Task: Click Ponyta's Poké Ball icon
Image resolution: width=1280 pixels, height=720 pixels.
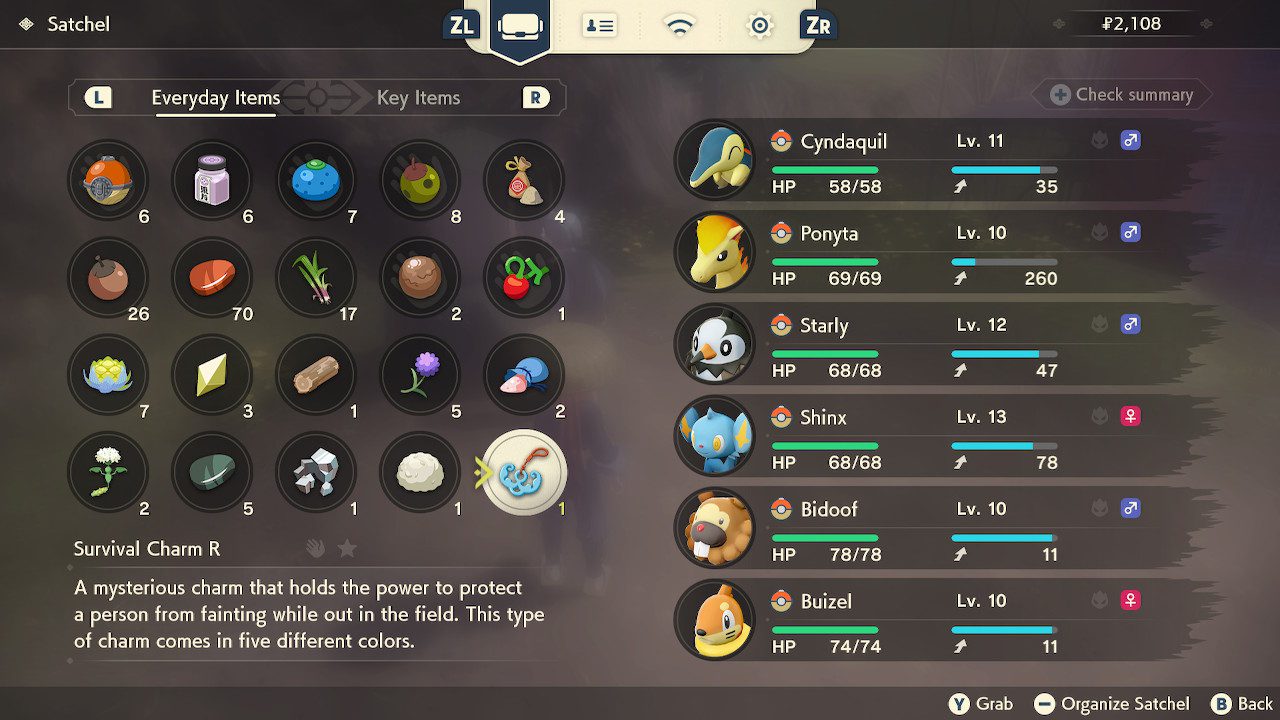Action: point(779,233)
